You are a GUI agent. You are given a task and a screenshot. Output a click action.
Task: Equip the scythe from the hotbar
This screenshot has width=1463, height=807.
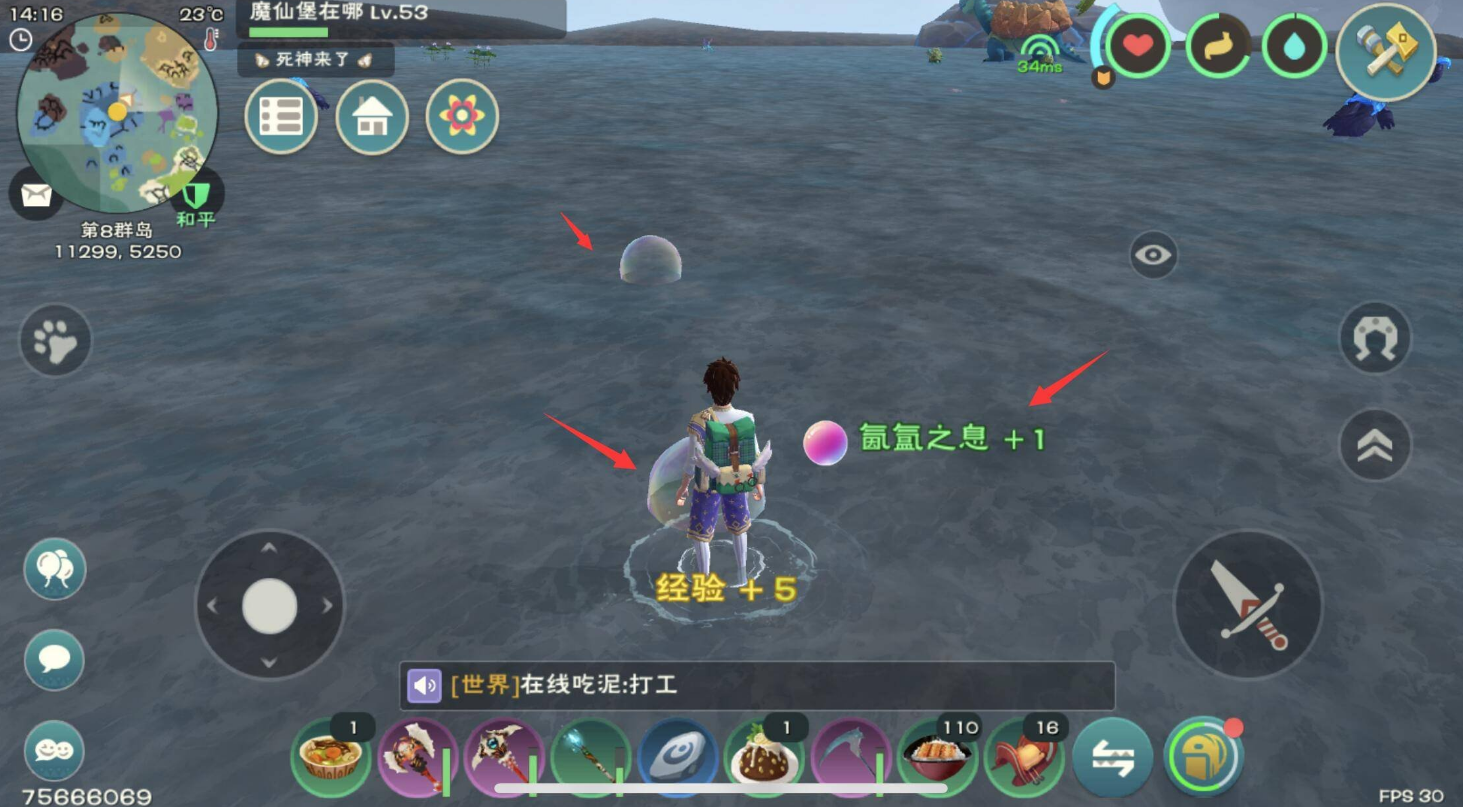point(851,757)
